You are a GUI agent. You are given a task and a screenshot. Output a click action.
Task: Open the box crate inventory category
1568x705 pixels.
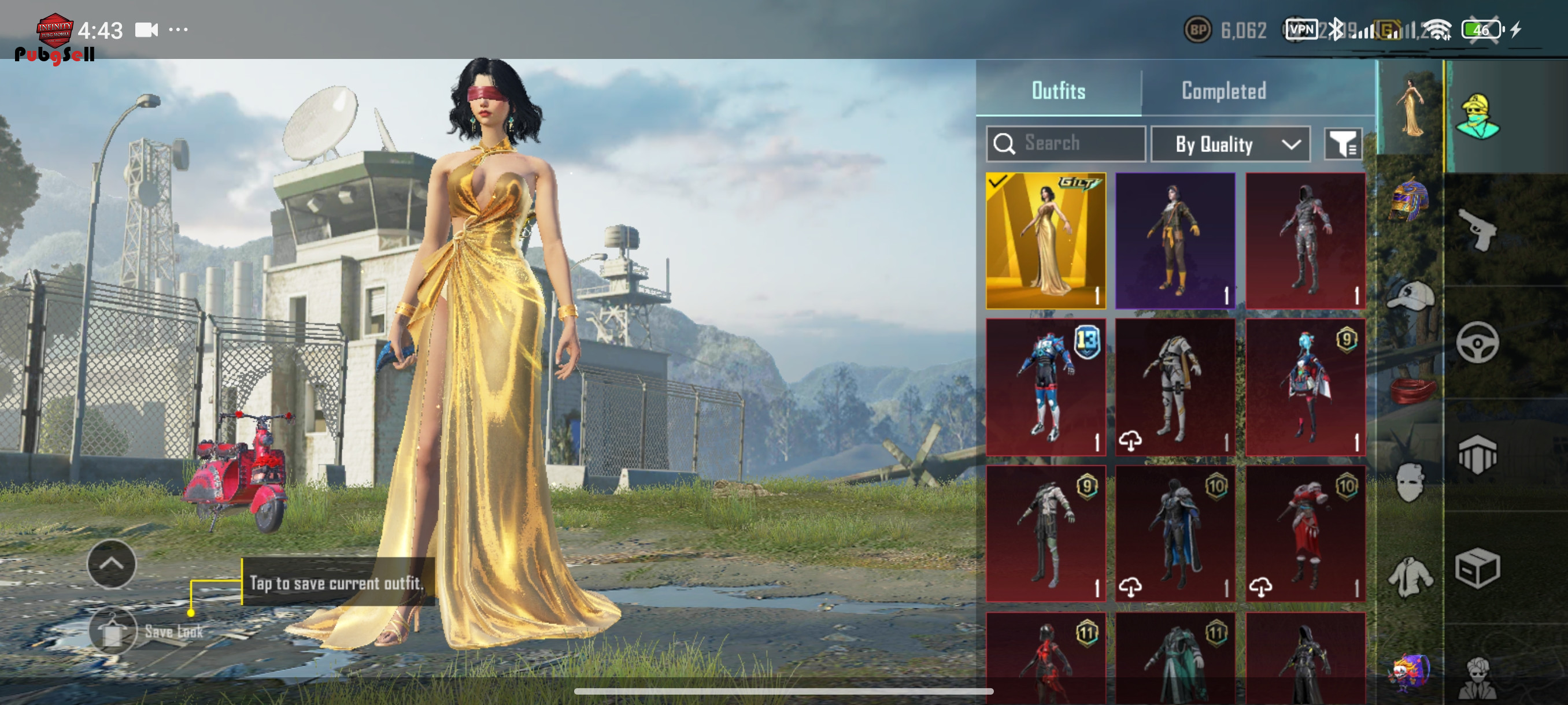pyautogui.click(x=1477, y=568)
